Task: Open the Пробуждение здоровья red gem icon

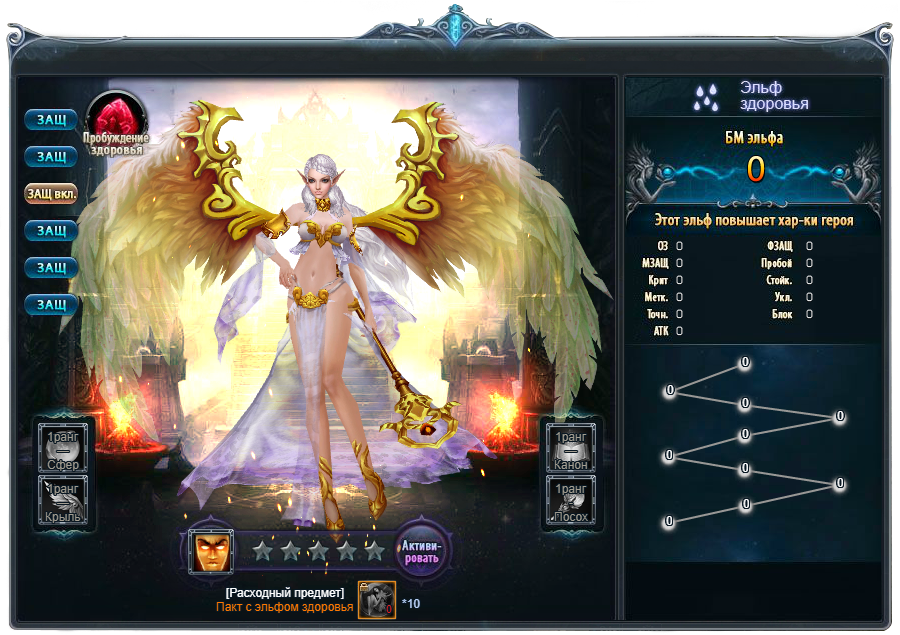Action: (x=117, y=119)
